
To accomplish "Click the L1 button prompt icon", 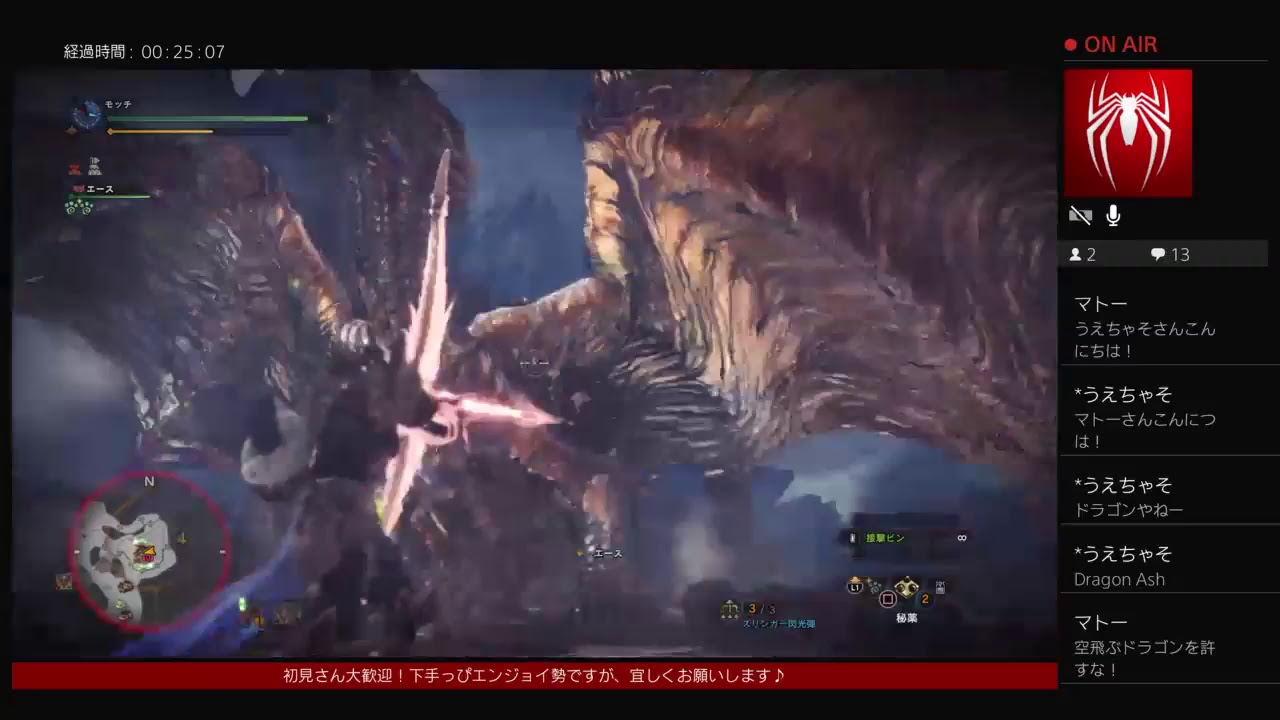I will [x=855, y=588].
